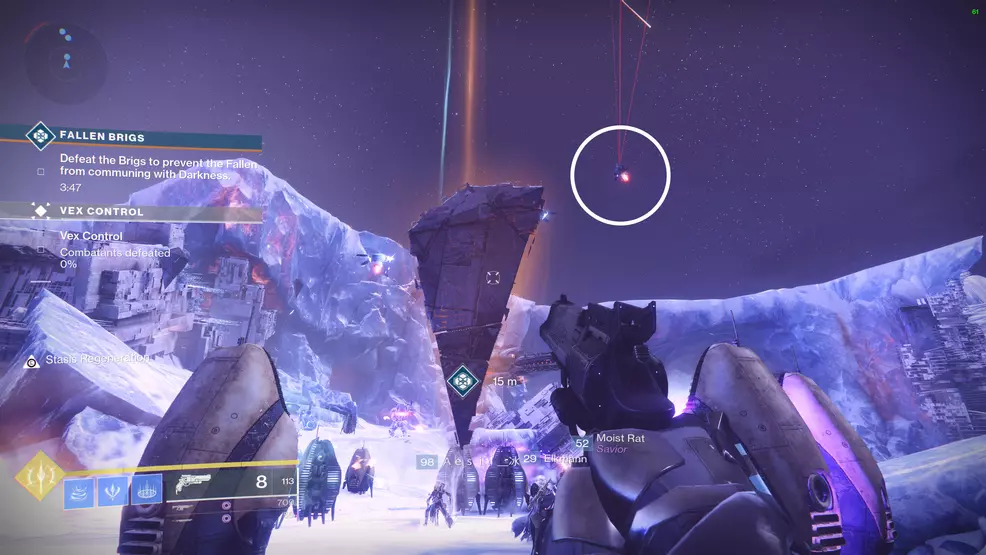Image resolution: width=986 pixels, height=555 pixels.
Task: Click the Fallen Brigs waypoint diamond marker
Action: click(x=461, y=382)
